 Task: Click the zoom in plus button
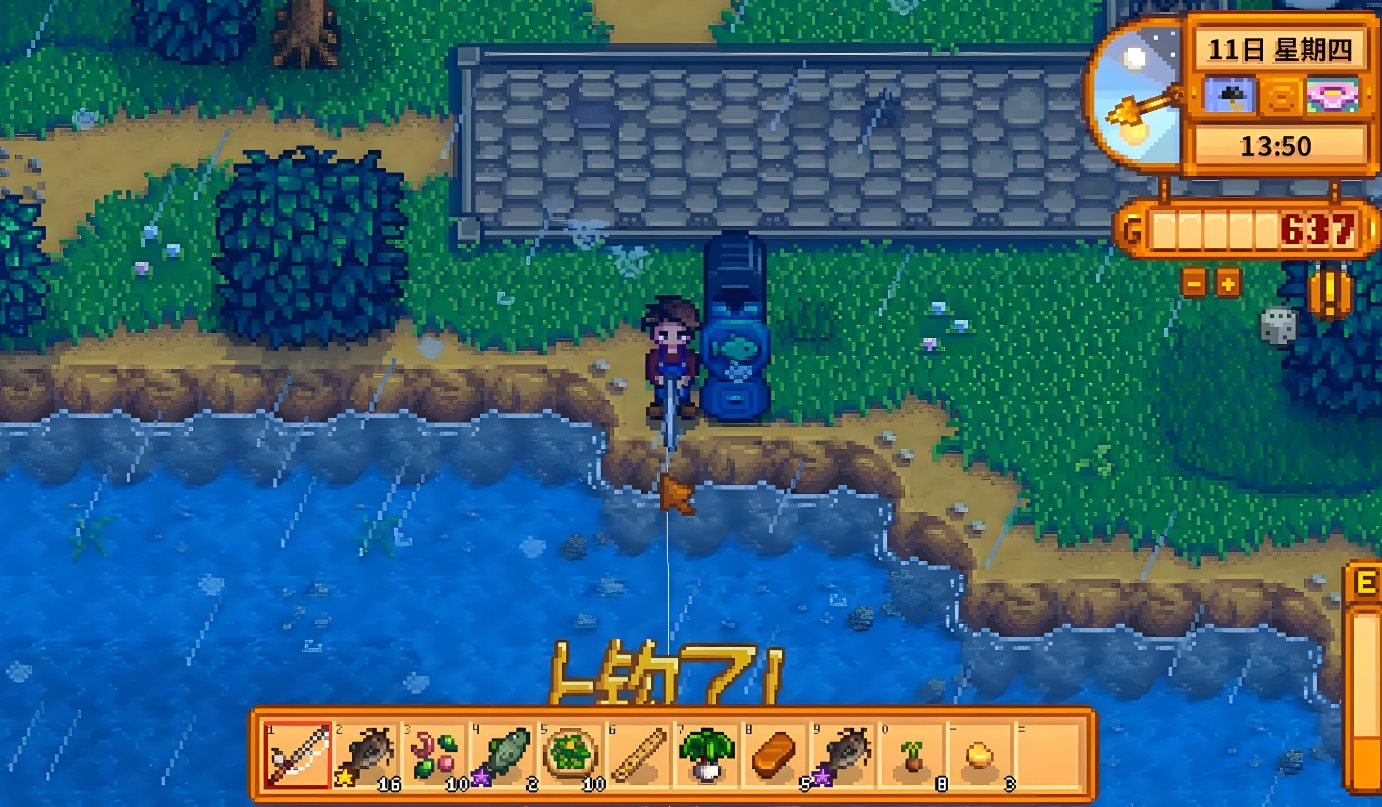(x=1228, y=283)
